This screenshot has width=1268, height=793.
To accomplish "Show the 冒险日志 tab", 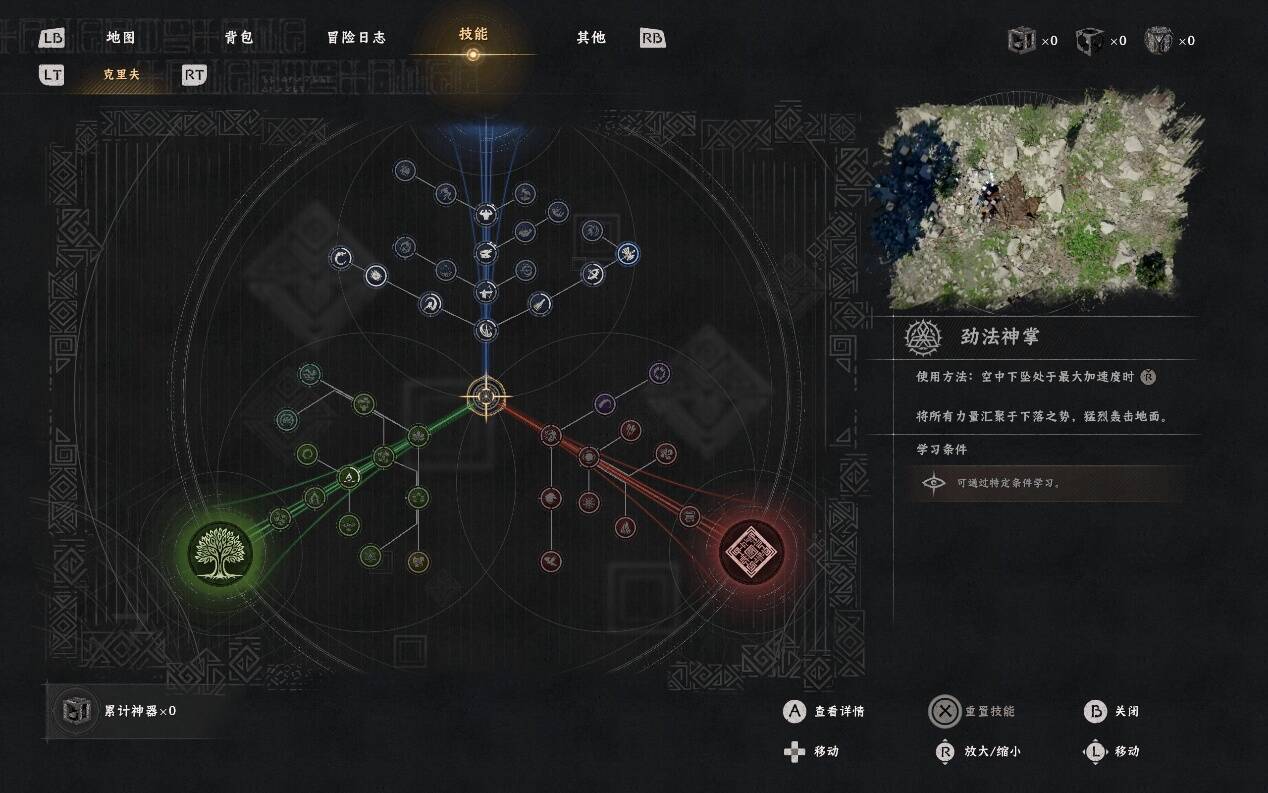I will pyautogui.click(x=356, y=38).
